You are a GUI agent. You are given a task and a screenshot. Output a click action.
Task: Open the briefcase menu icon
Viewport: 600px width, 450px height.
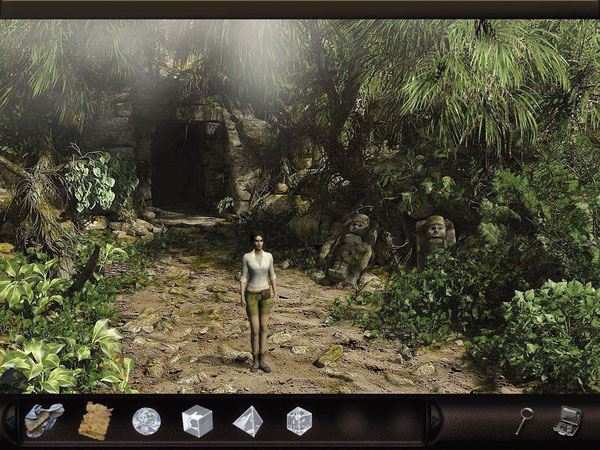568,420
